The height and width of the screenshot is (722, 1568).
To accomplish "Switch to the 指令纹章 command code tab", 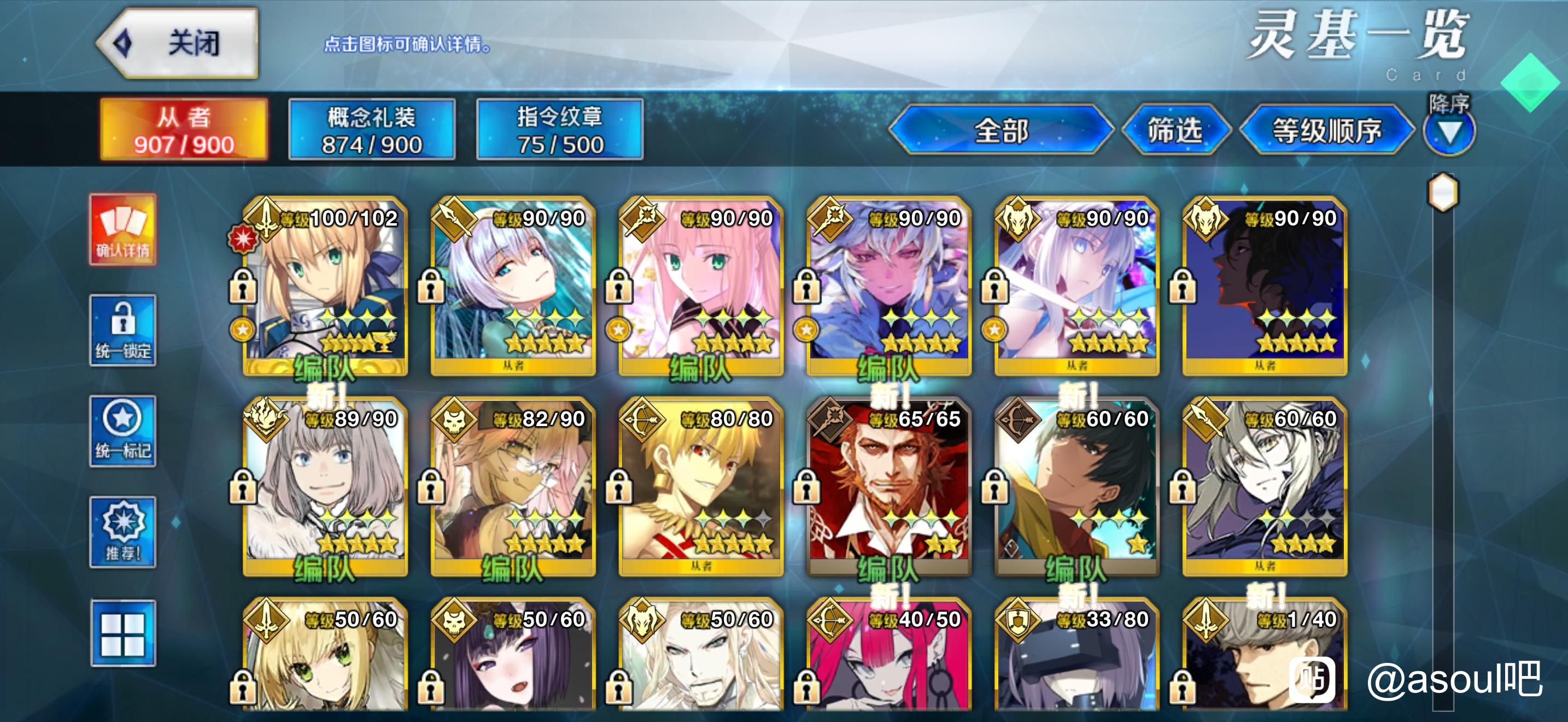I will tap(559, 130).
